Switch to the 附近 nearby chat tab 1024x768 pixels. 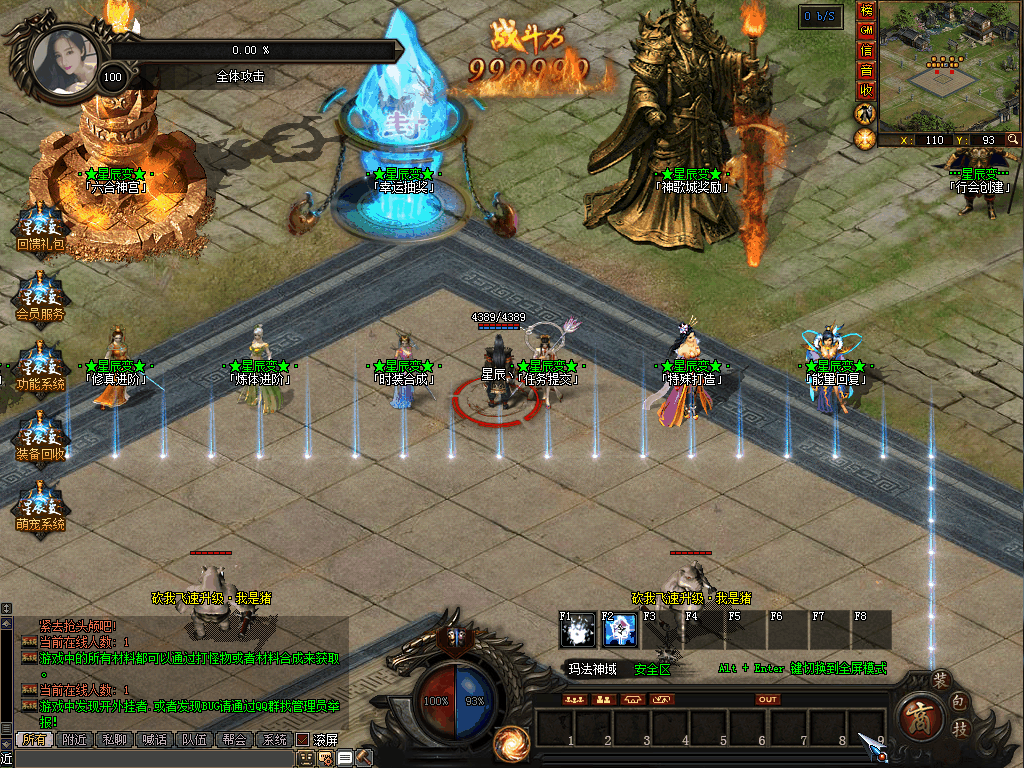[73, 740]
